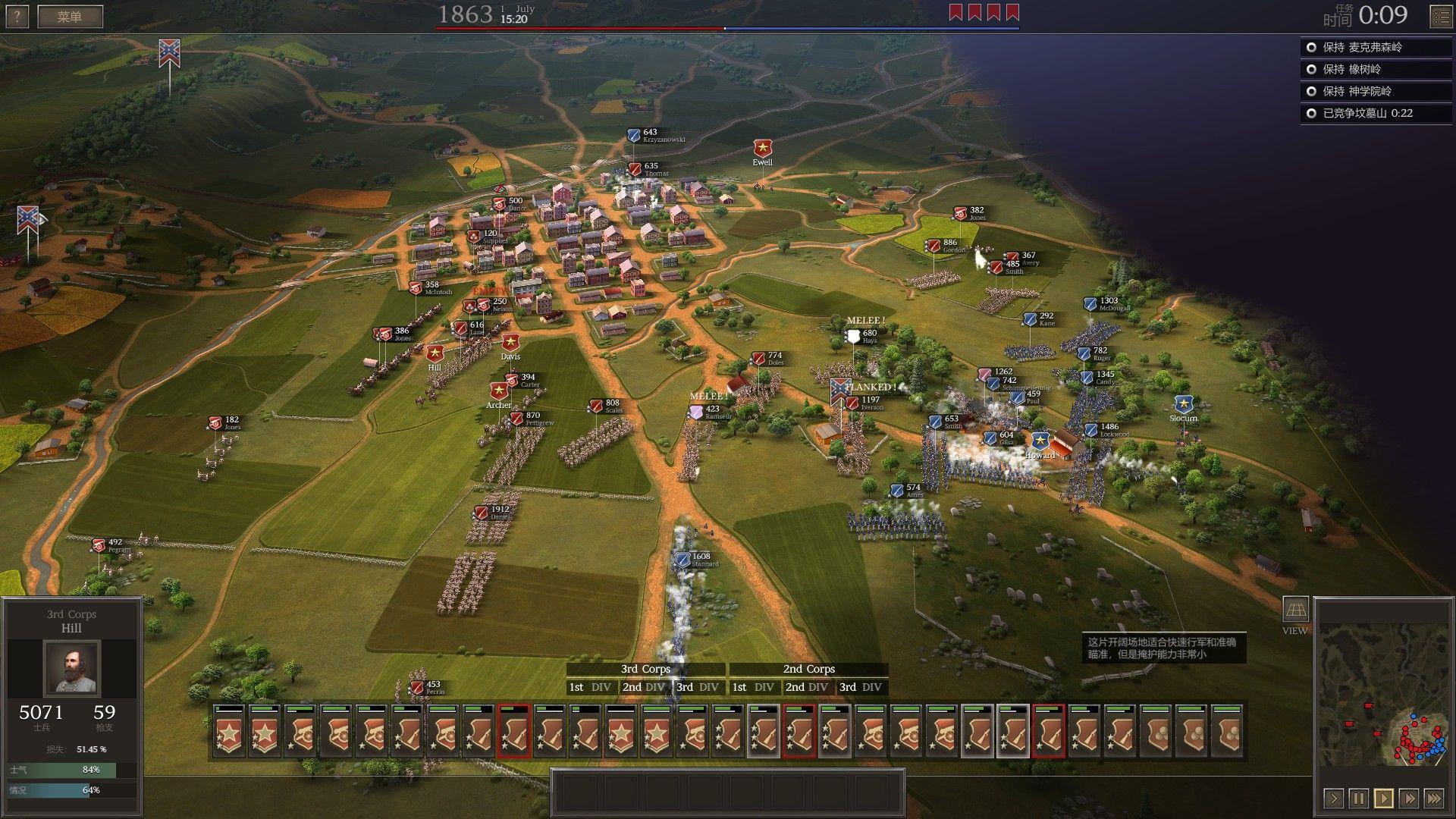Set game speed to slow single arrow
Viewport: 1456px width, 819px height.
point(1333,798)
